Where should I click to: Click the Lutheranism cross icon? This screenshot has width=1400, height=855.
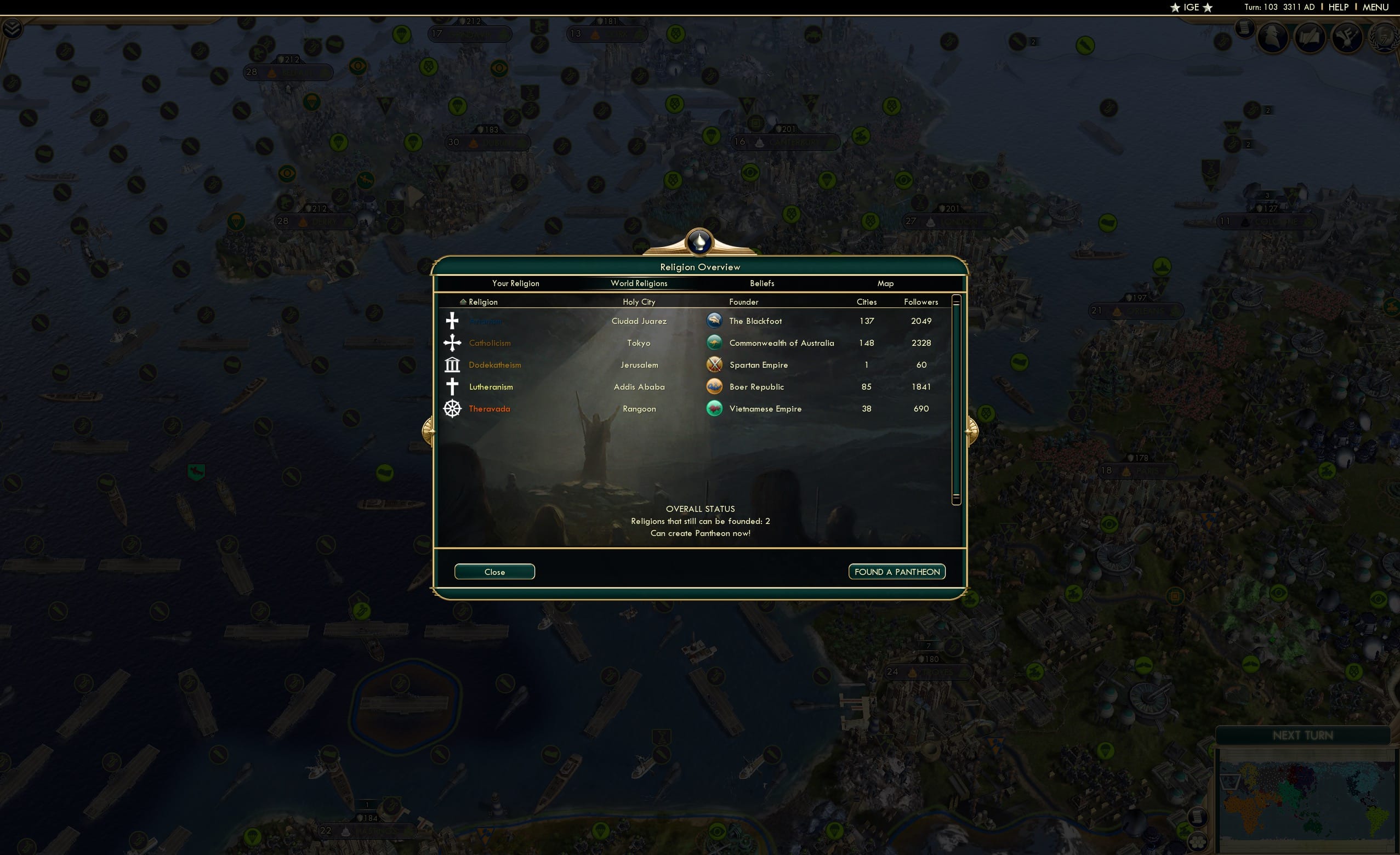point(452,386)
